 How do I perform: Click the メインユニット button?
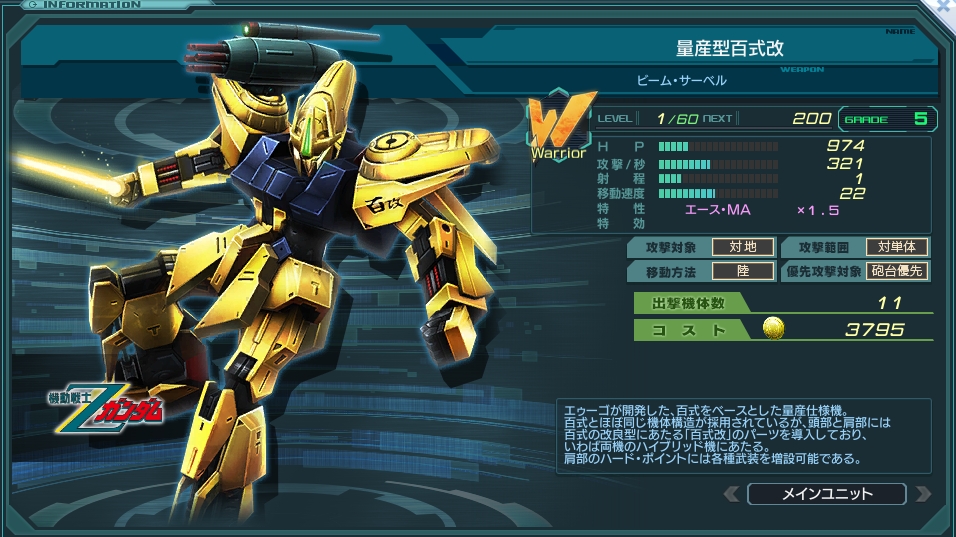pyautogui.click(x=826, y=494)
